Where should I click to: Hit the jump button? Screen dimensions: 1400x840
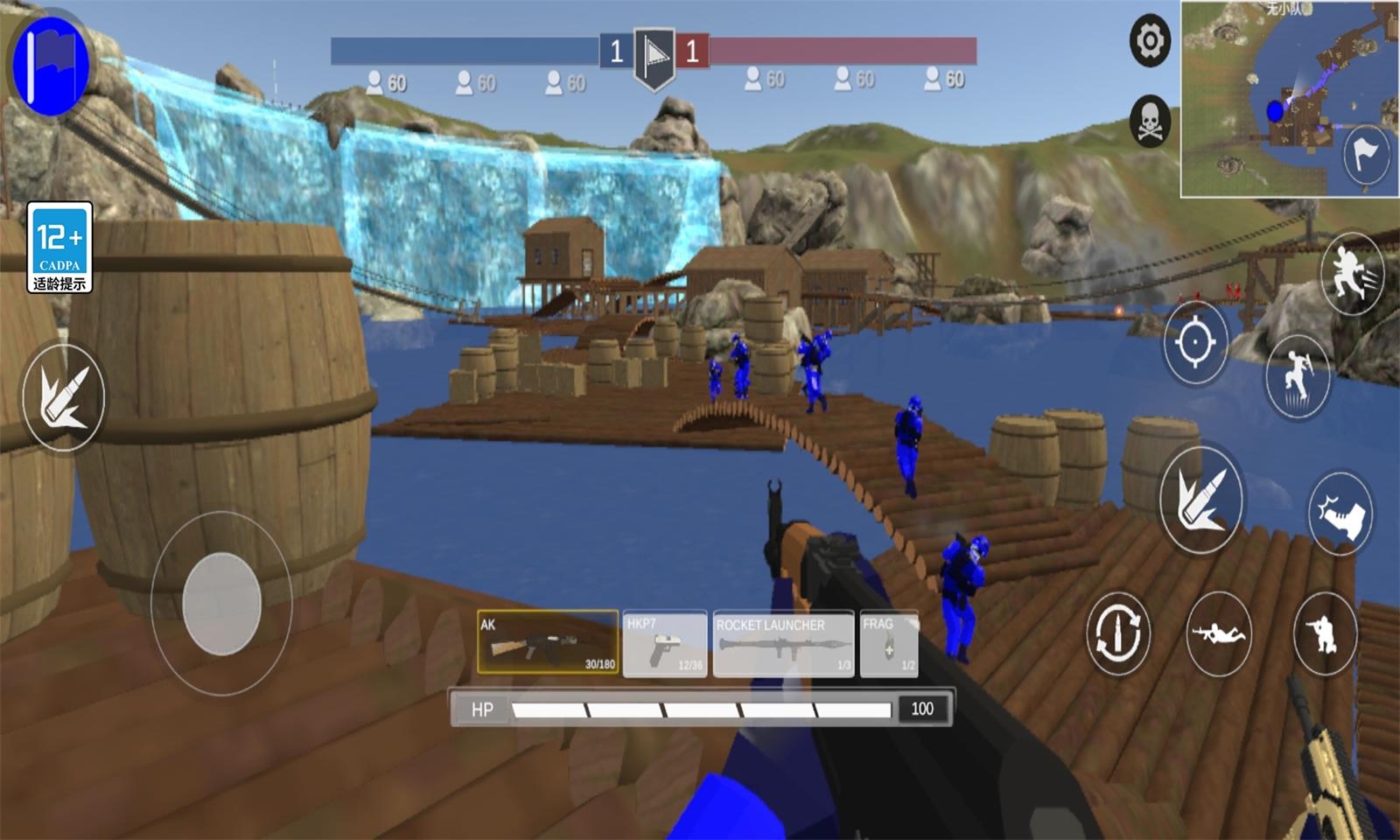click(x=1297, y=377)
